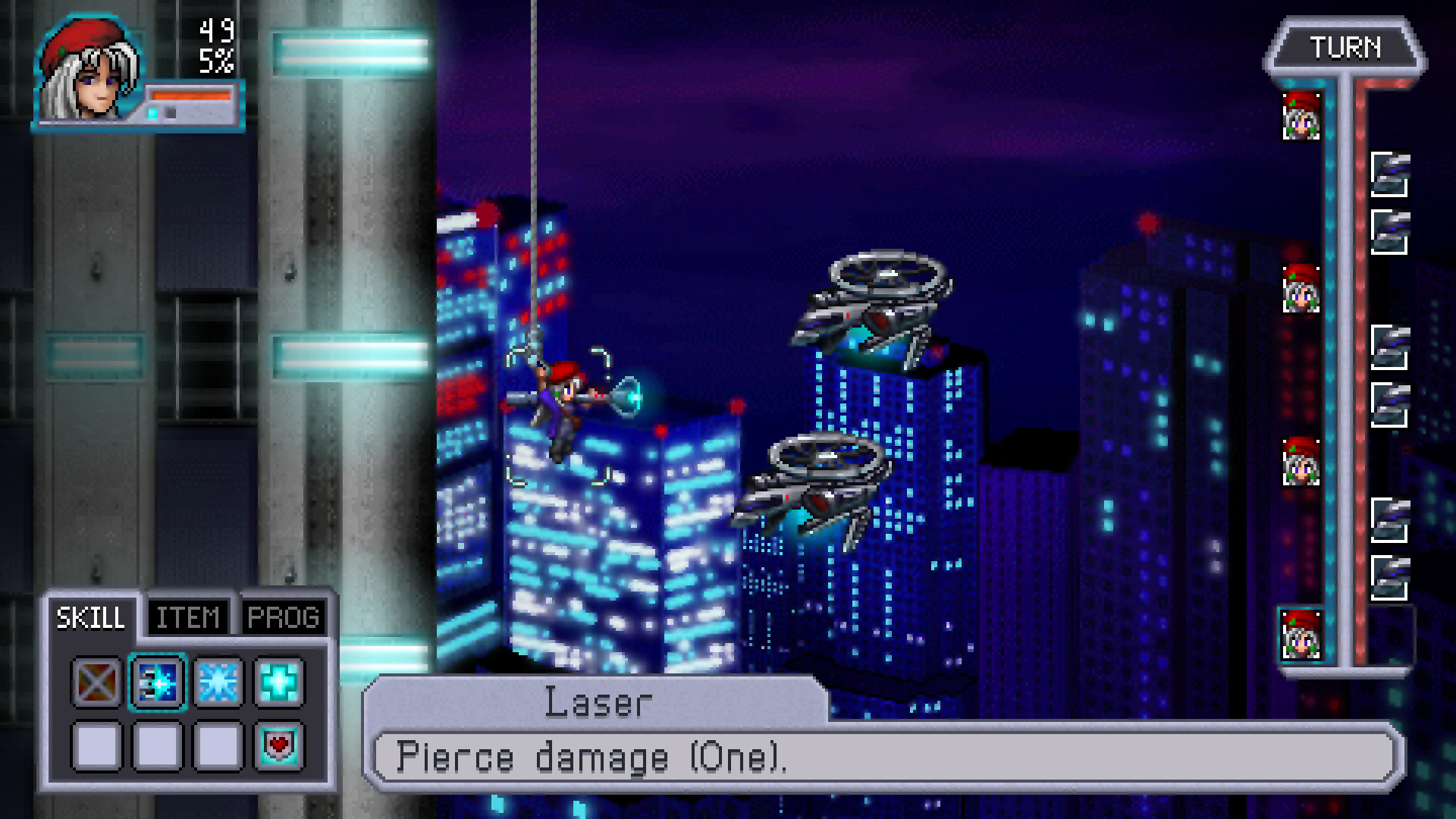Click the orange health bar under the portrait
This screenshot has width=1456, height=819.
tap(192, 96)
